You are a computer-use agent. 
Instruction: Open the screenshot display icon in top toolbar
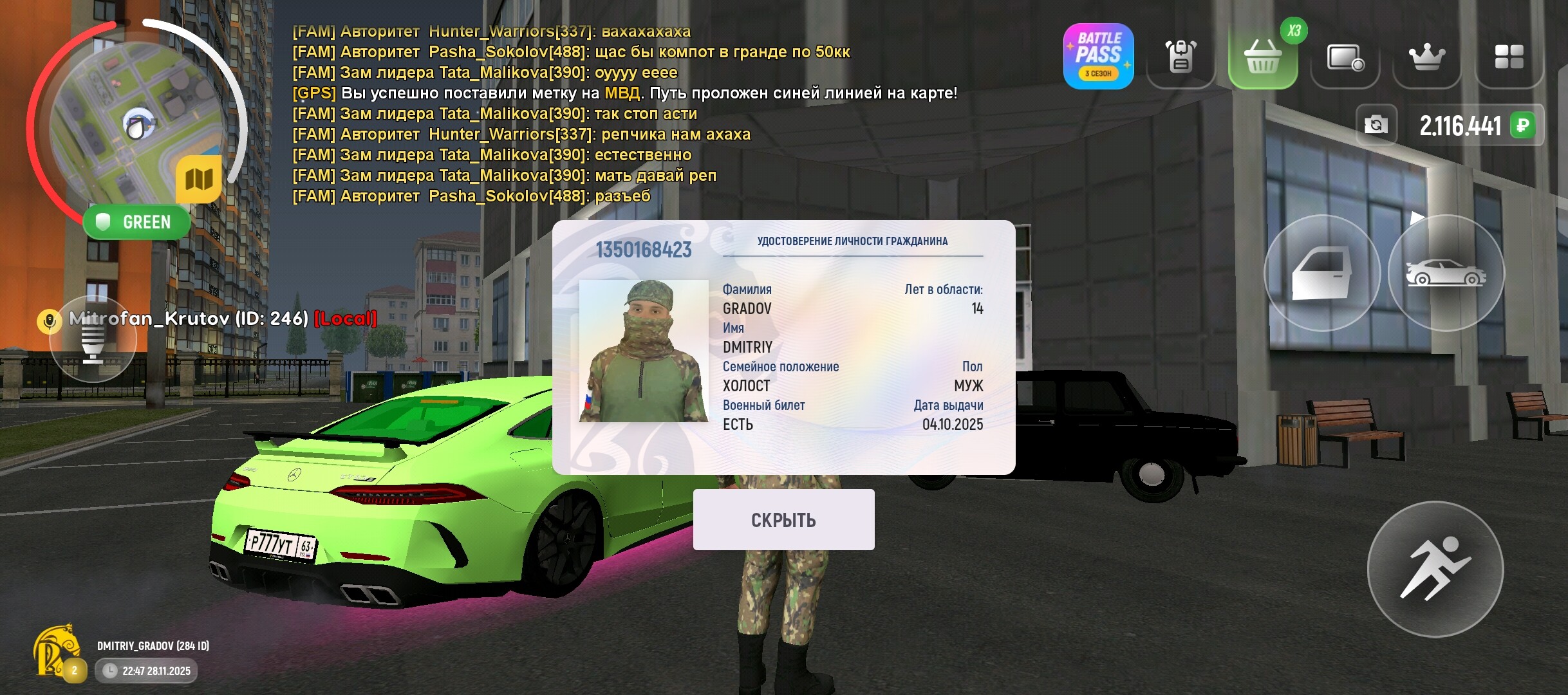click(1345, 57)
